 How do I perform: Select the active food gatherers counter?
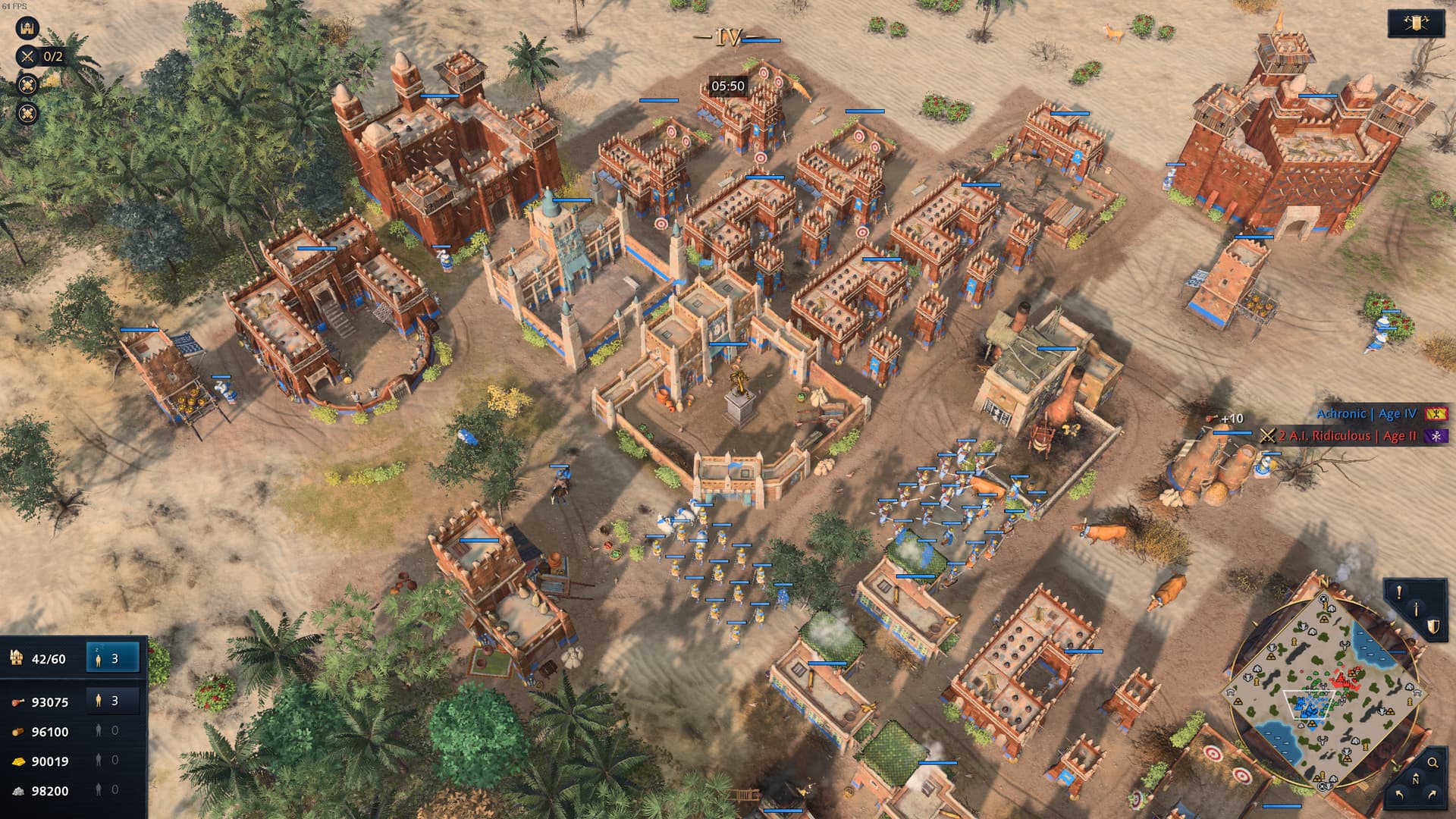(106, 701)
